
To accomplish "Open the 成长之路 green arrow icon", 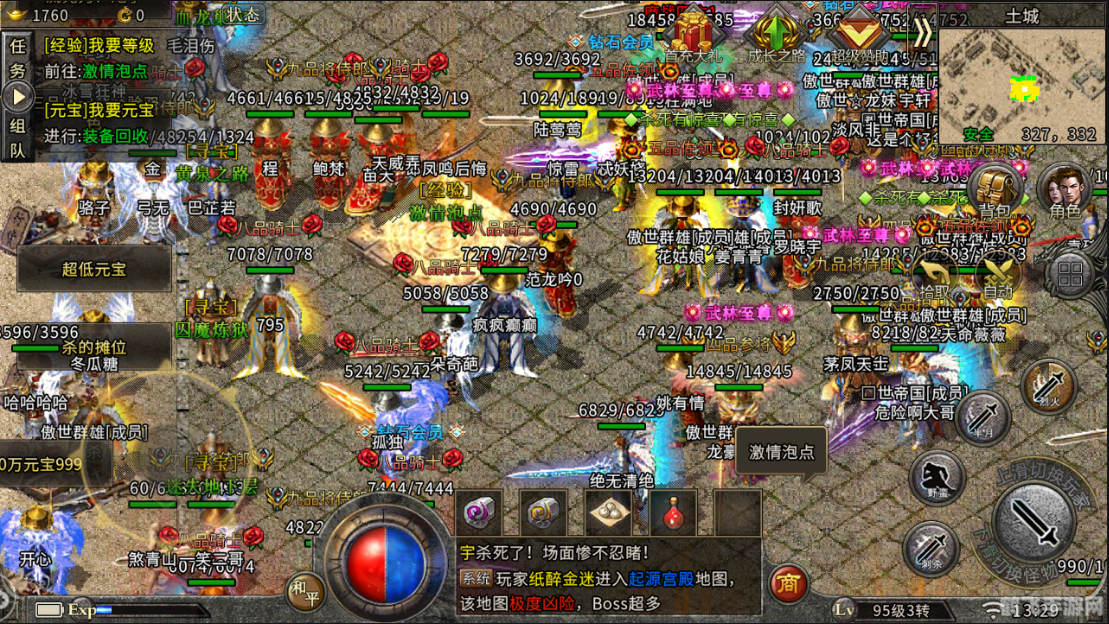I will 777,33.
